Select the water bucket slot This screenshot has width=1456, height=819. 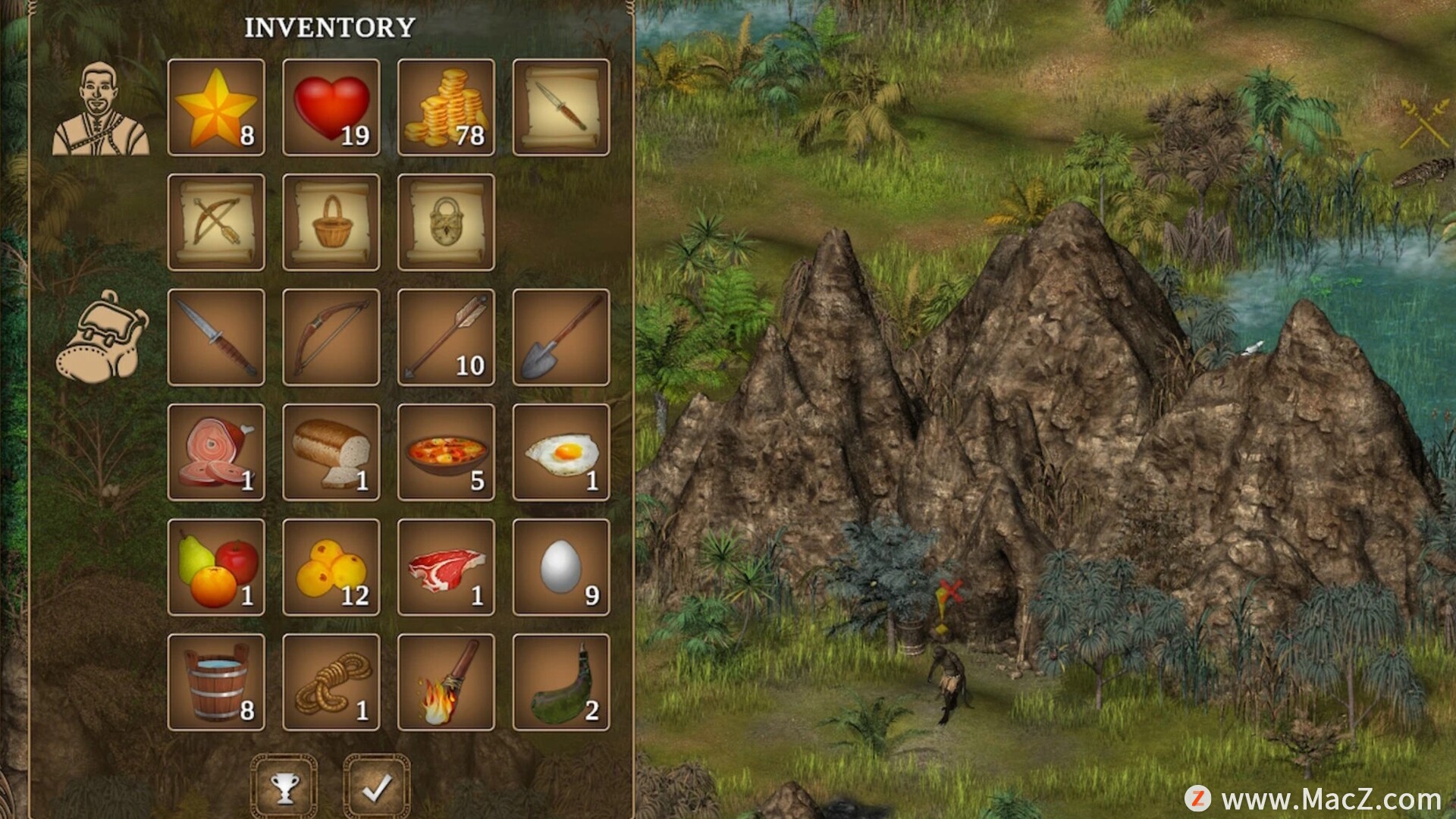(216, 682)
